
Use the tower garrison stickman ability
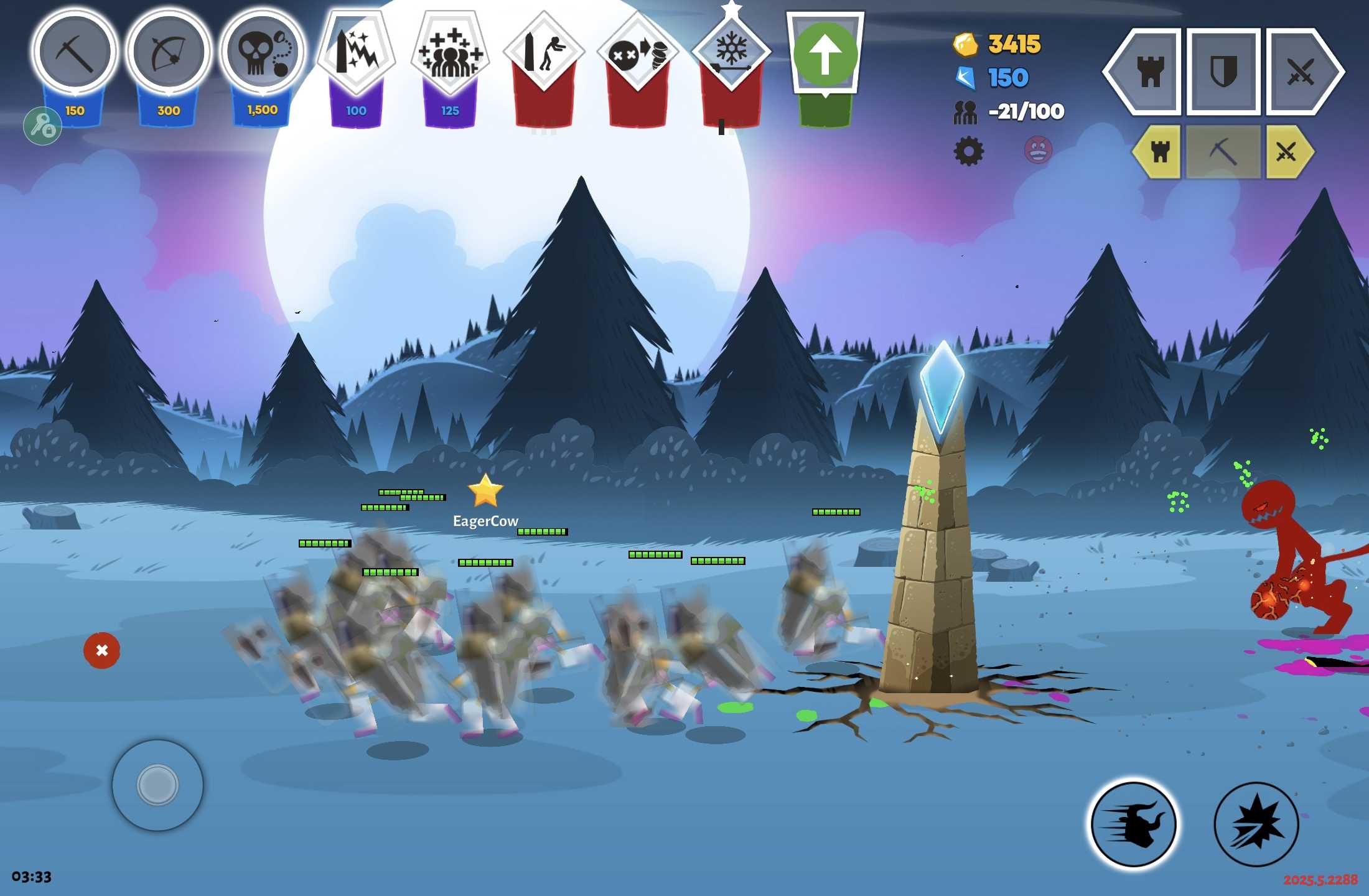coord(543,53)
